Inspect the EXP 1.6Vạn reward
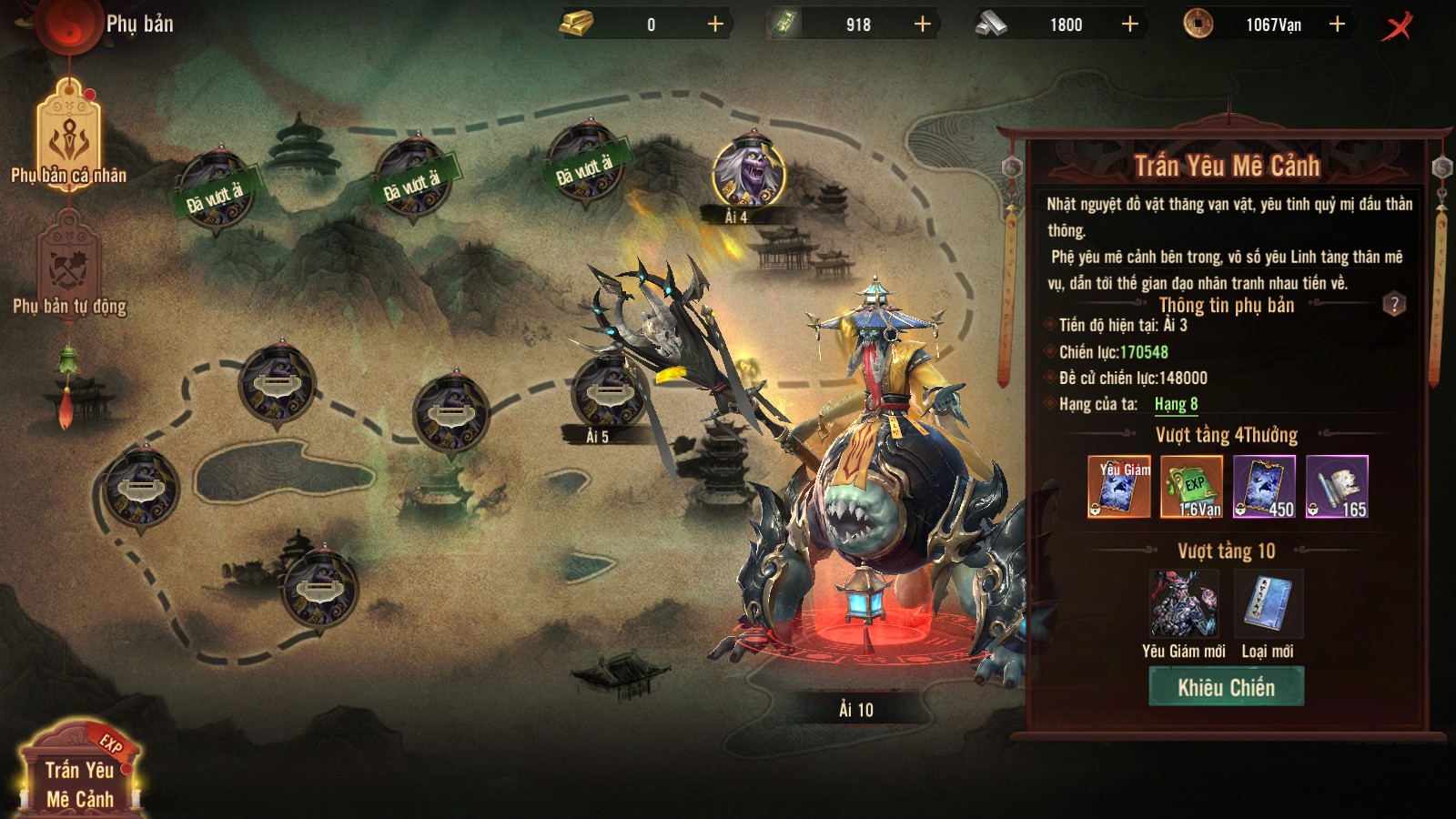 tap(1192, 487)
